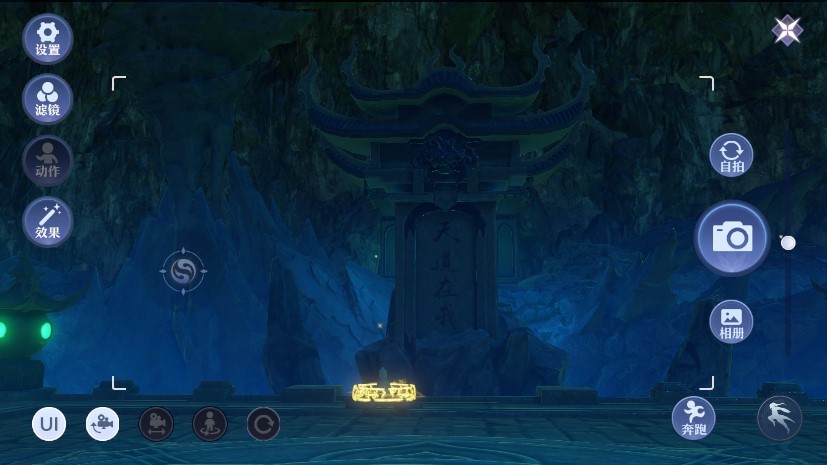The width and height of the screenshot is (827, 465).
Task: Click the zoom slider handle beside the shutter
Action: click(788, 243)
